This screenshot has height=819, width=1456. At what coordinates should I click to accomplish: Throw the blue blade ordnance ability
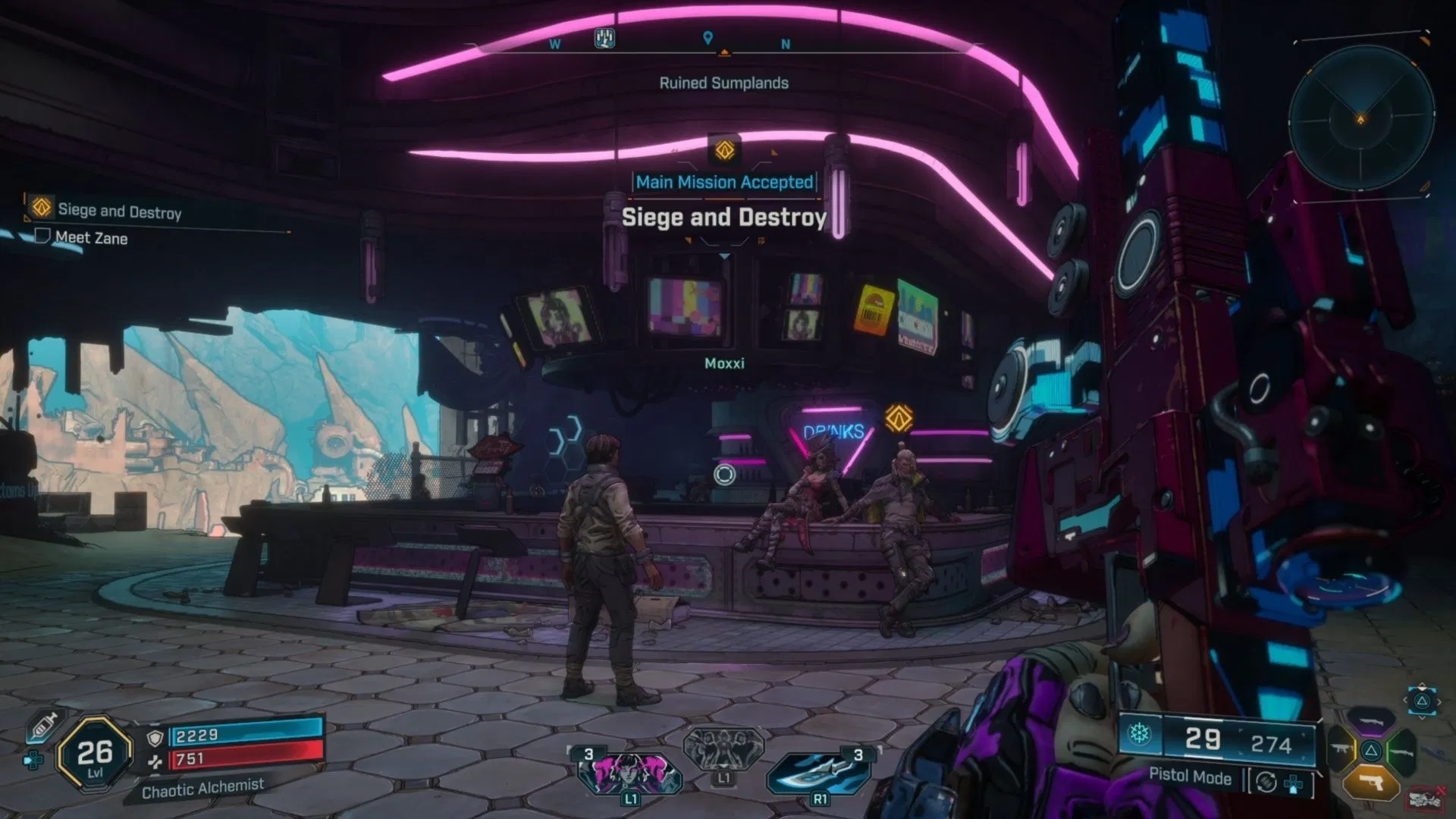point(819,773)
